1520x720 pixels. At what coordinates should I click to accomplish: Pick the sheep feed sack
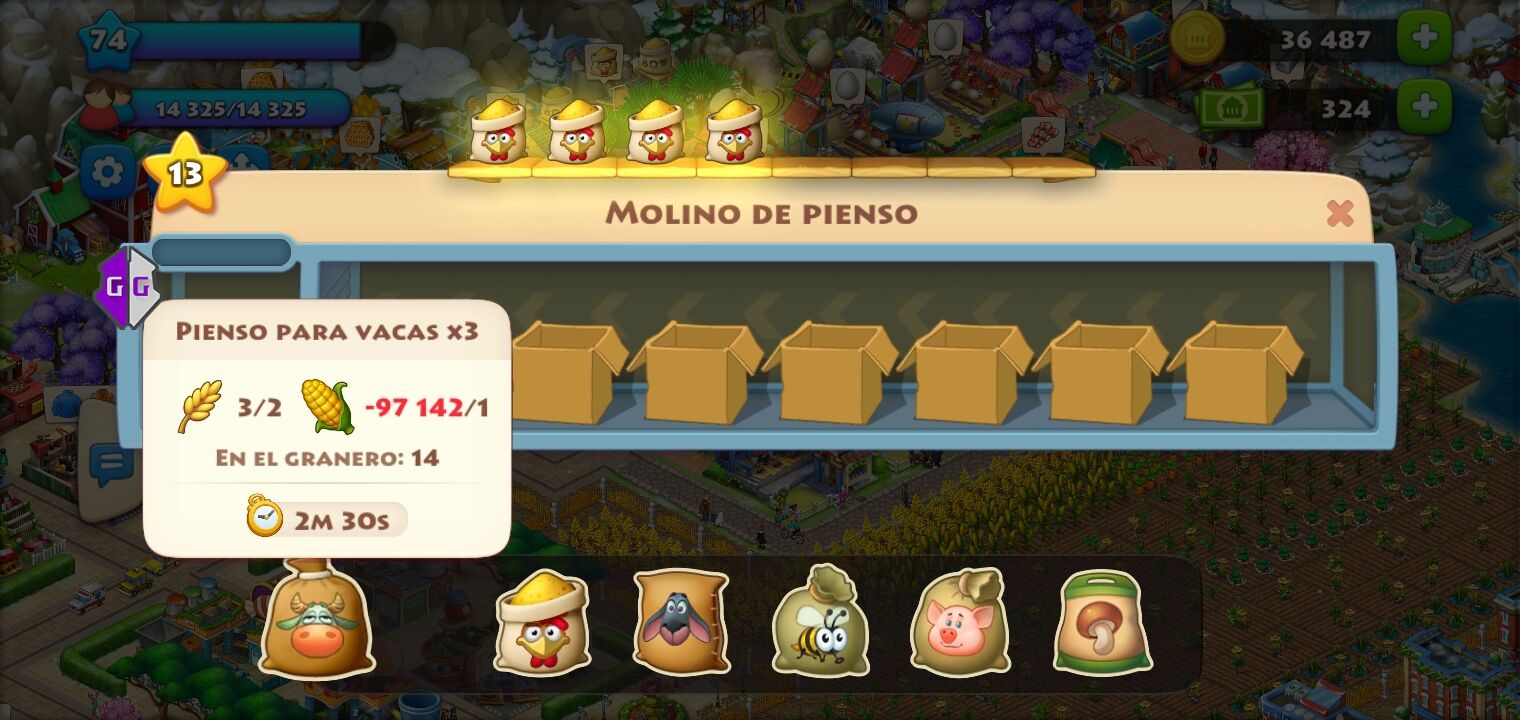point(681,621)
